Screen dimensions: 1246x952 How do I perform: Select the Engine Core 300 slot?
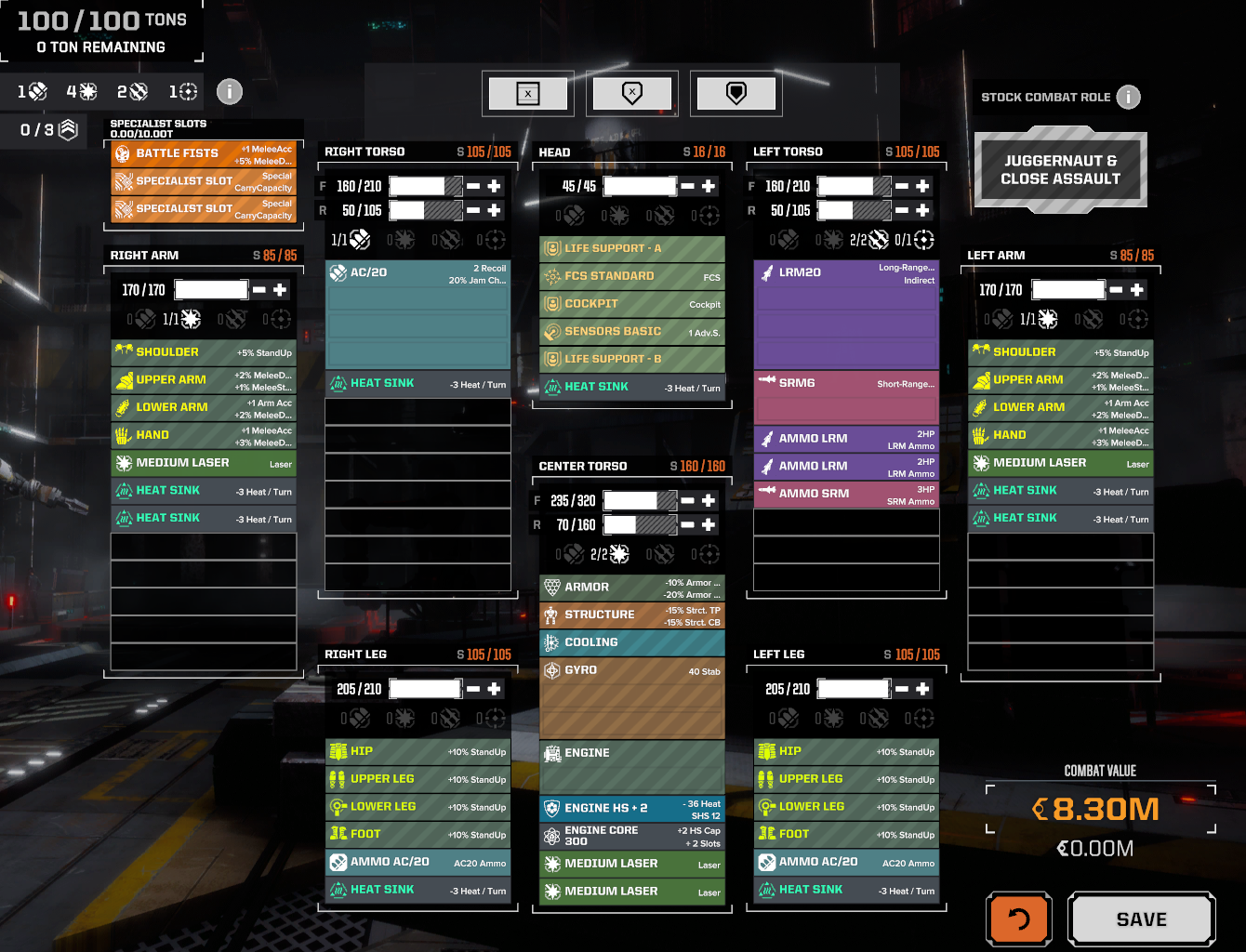pos(631,835)
